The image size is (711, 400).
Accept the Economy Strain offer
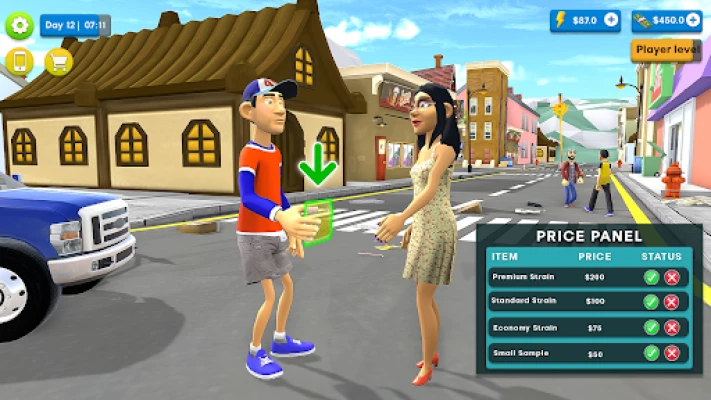click(x=651, y=327)
